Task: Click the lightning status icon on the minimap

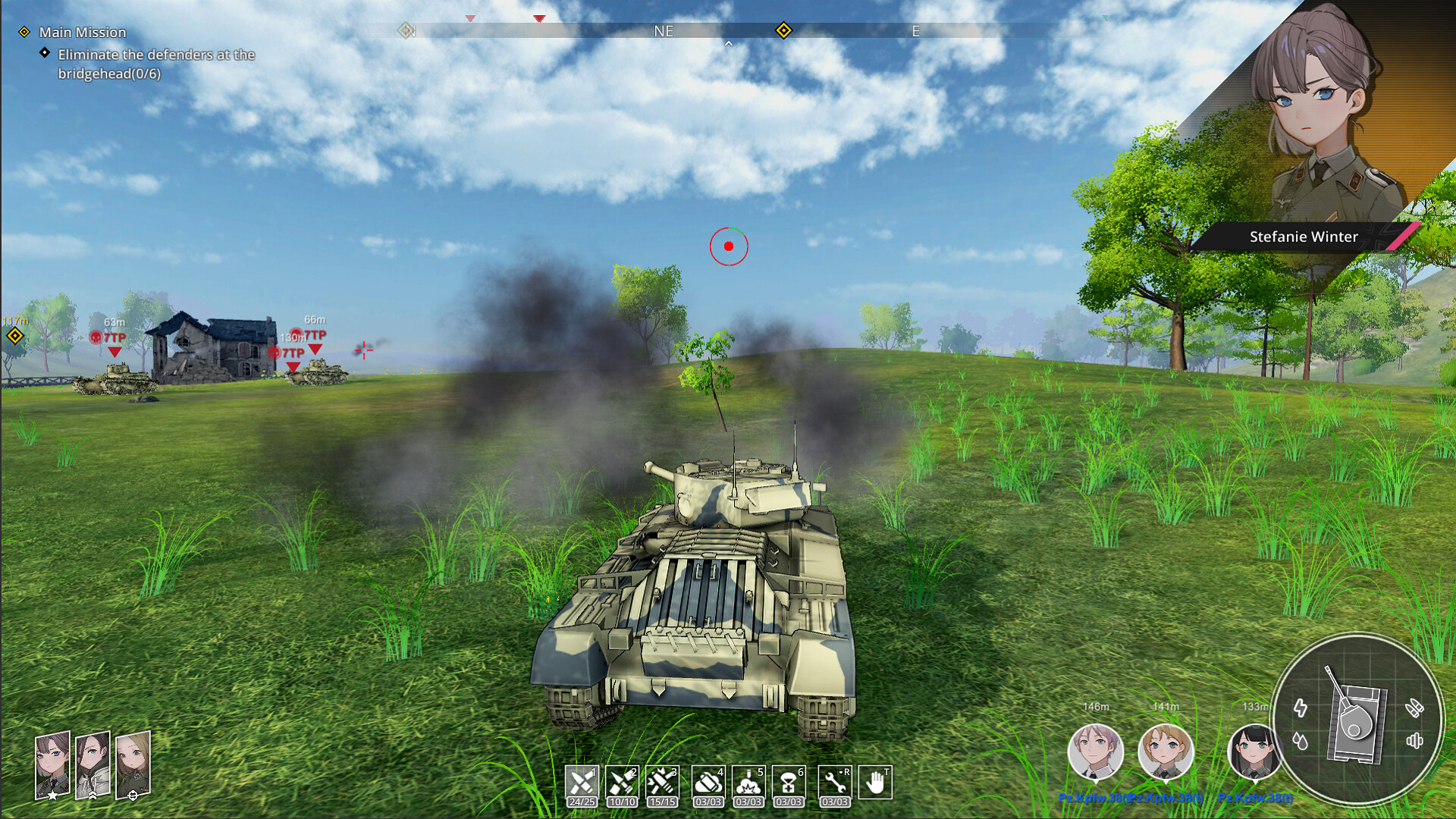Action: [1301, 707]
